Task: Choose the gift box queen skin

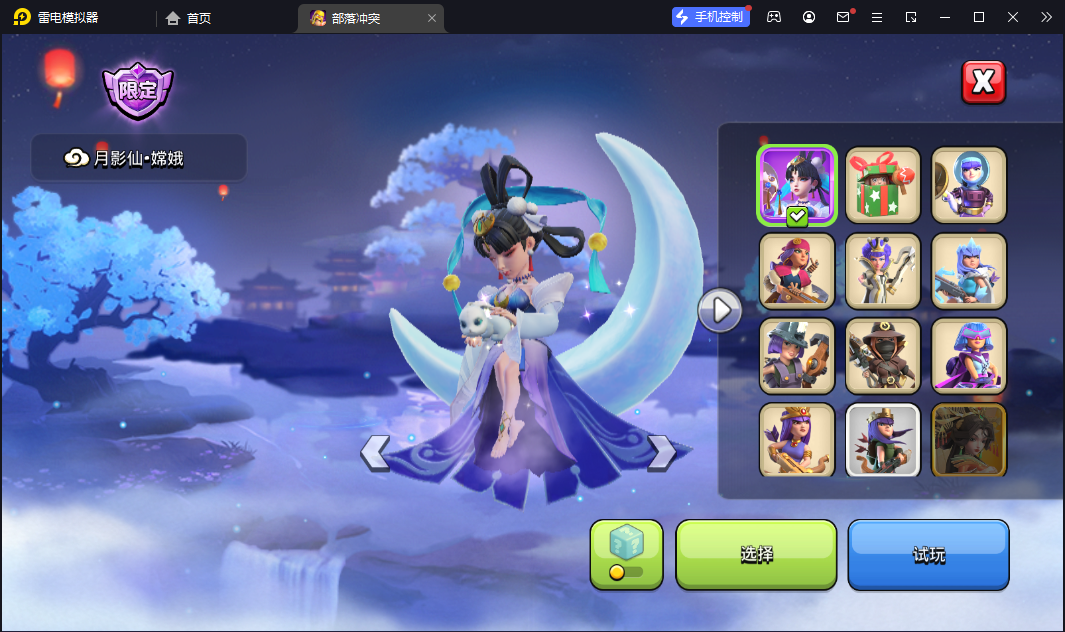Action: click(x=882, y=185)
